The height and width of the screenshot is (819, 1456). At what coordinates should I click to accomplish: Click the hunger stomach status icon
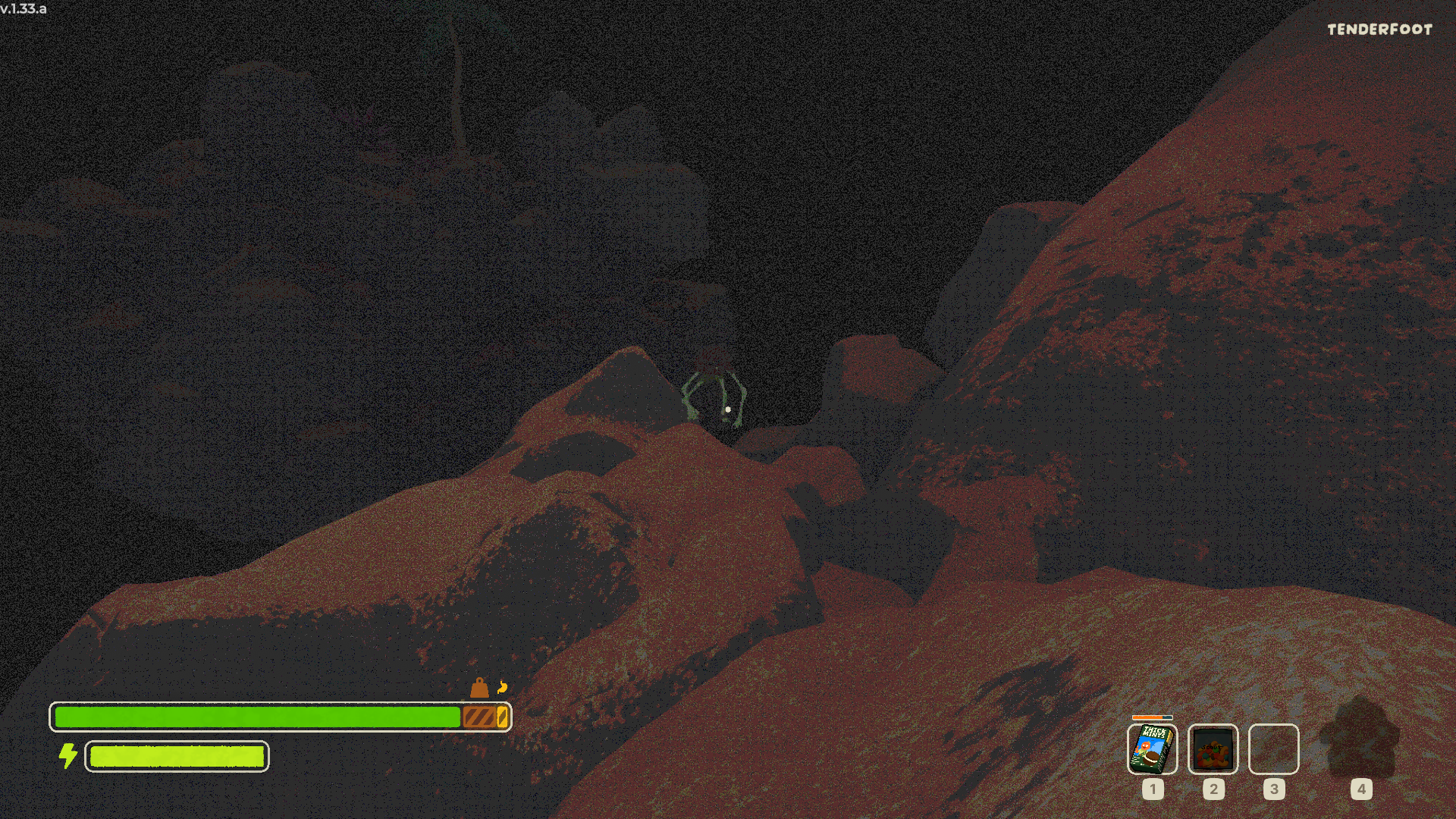click(502, 688)
